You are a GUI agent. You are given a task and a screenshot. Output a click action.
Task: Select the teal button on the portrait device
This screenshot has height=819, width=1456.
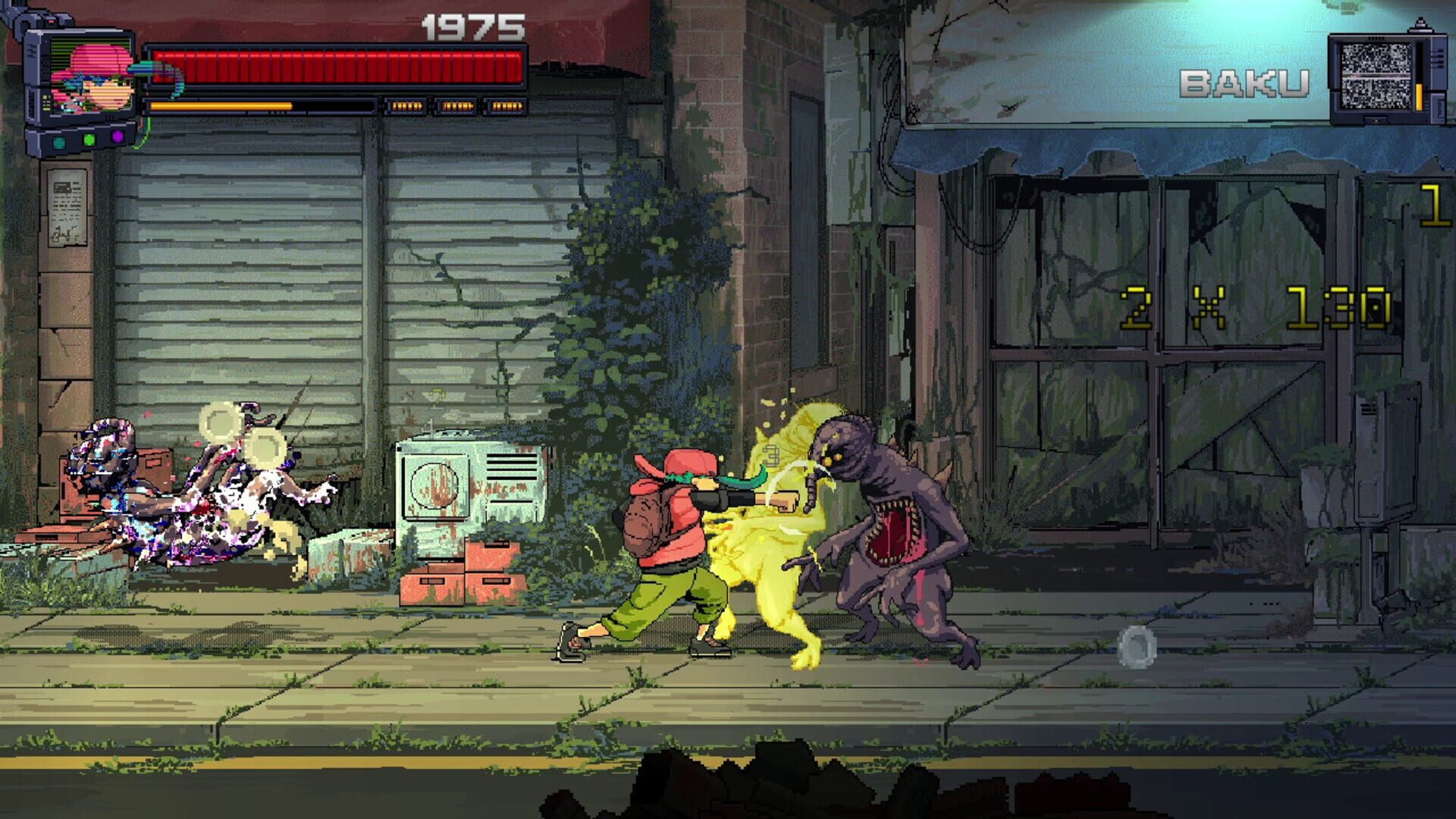[58, 143]
